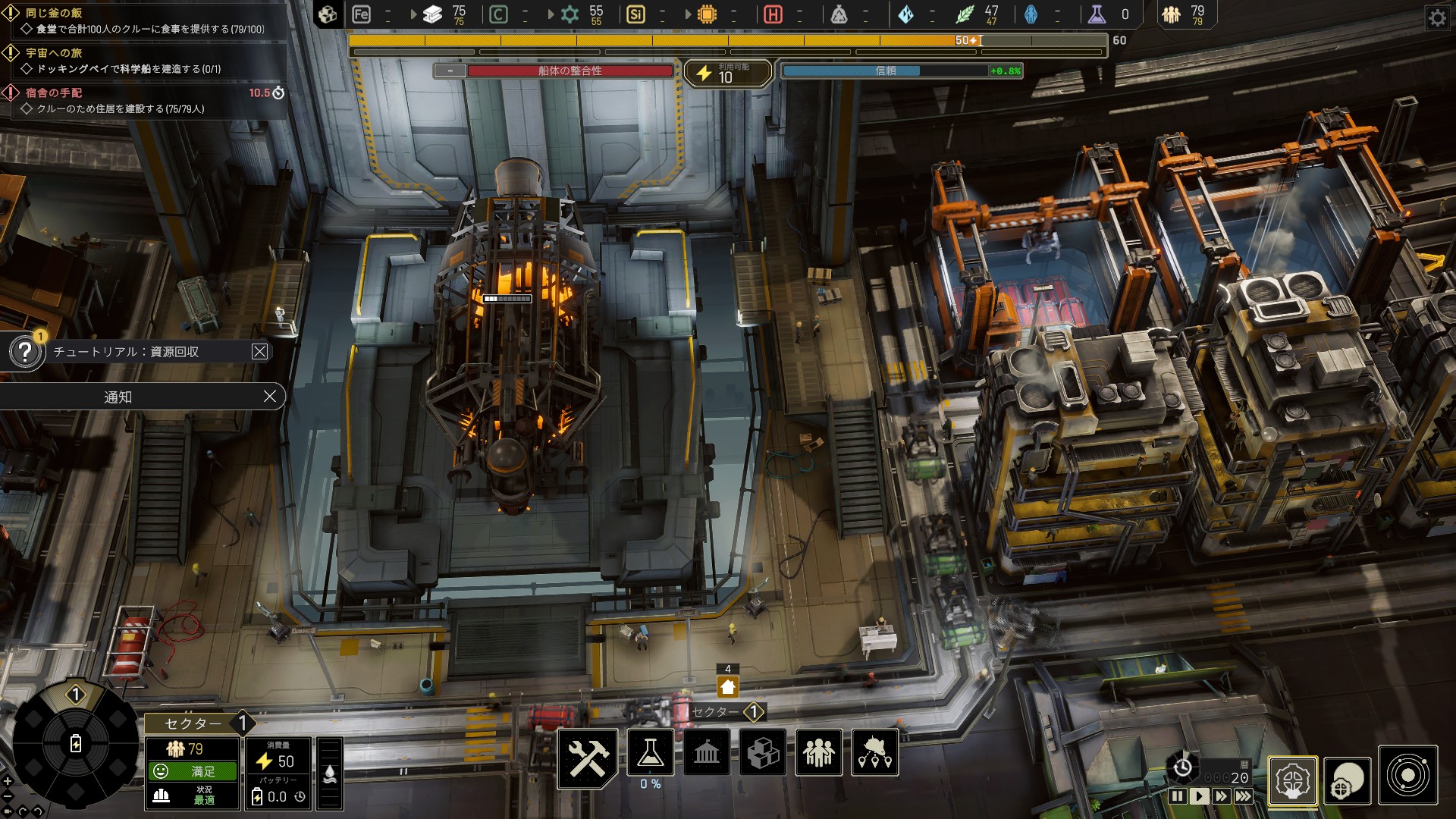The height and width of the screenshot is (819, 1456).
Task: Switch to the station interior view
Action: 1293,779
